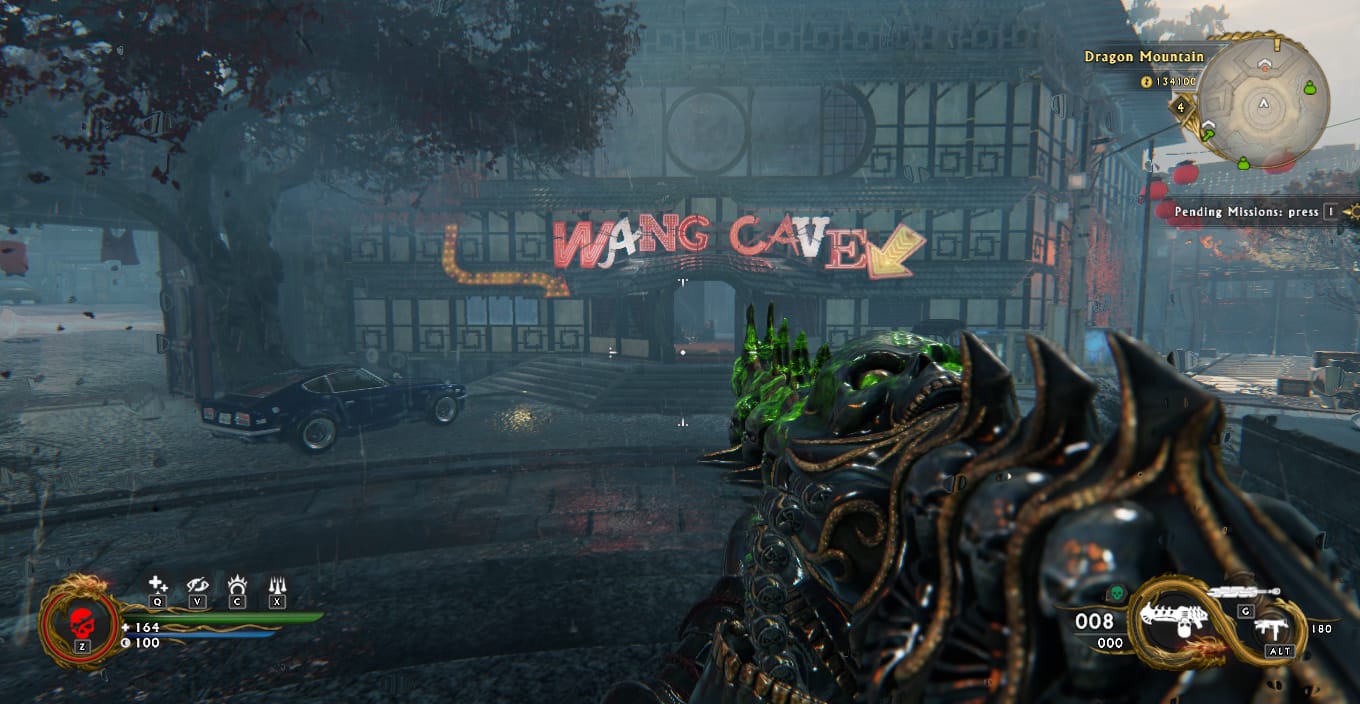Click the level 4 diamond badge

click(1181, 107)
